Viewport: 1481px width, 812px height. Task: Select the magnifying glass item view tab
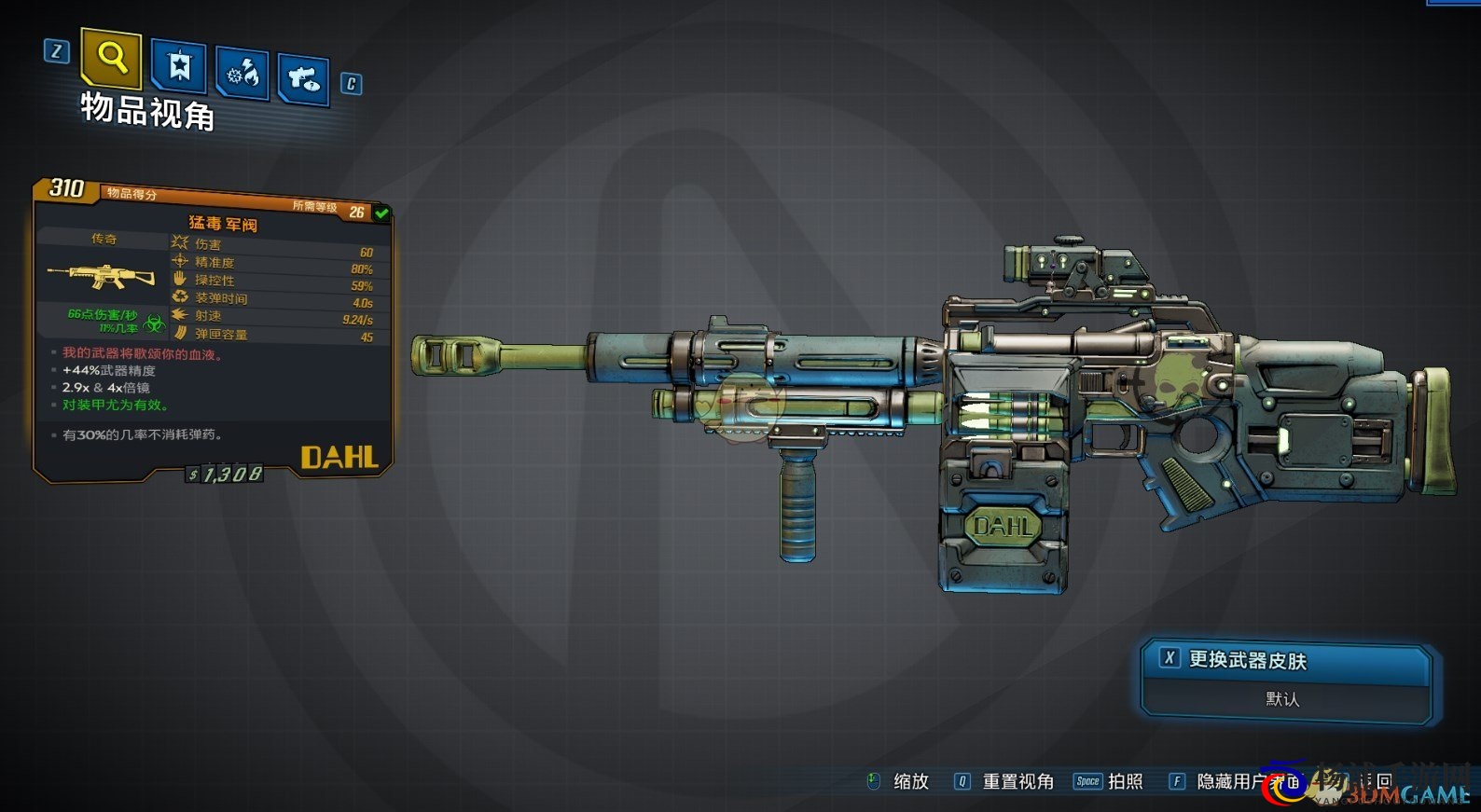(112, 59)
